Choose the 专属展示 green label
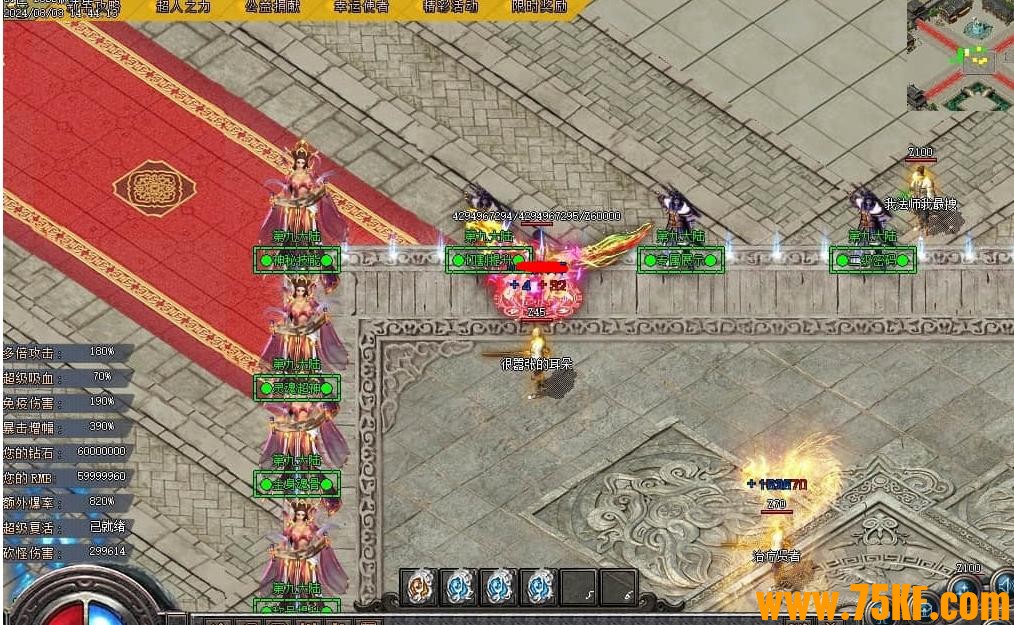 coord(680,261)
